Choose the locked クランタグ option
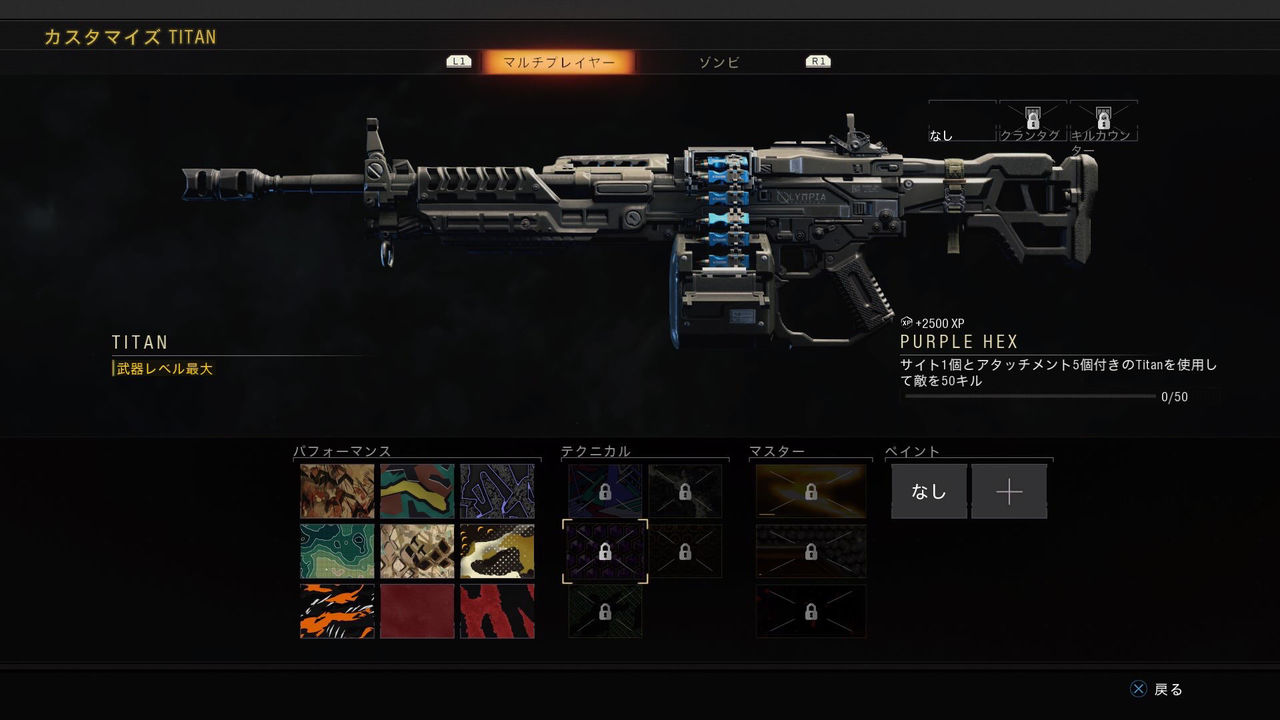The height and width of the screenshot is (720, 1280). (1033, 120)
